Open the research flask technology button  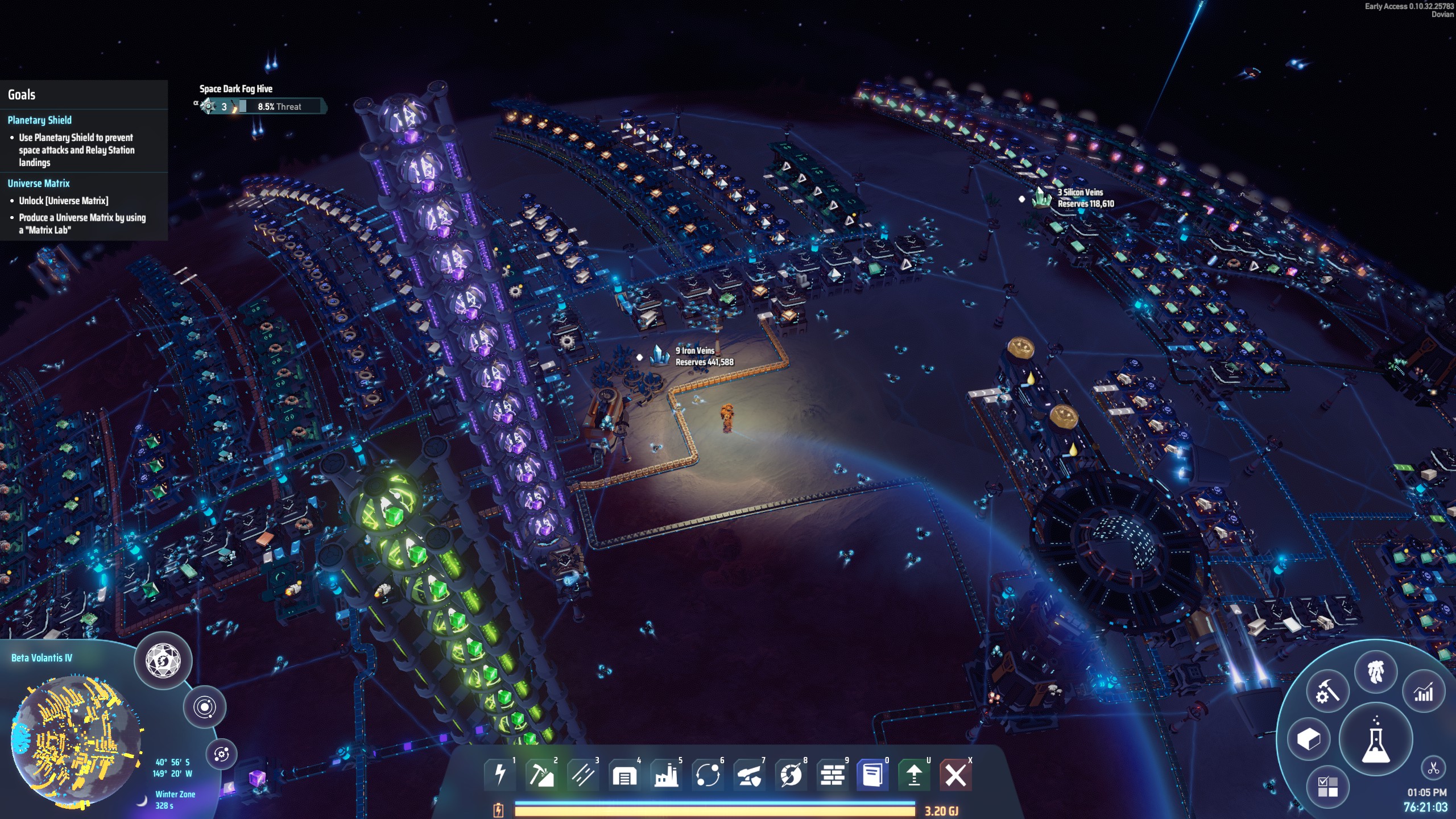tap(1376, 740)
